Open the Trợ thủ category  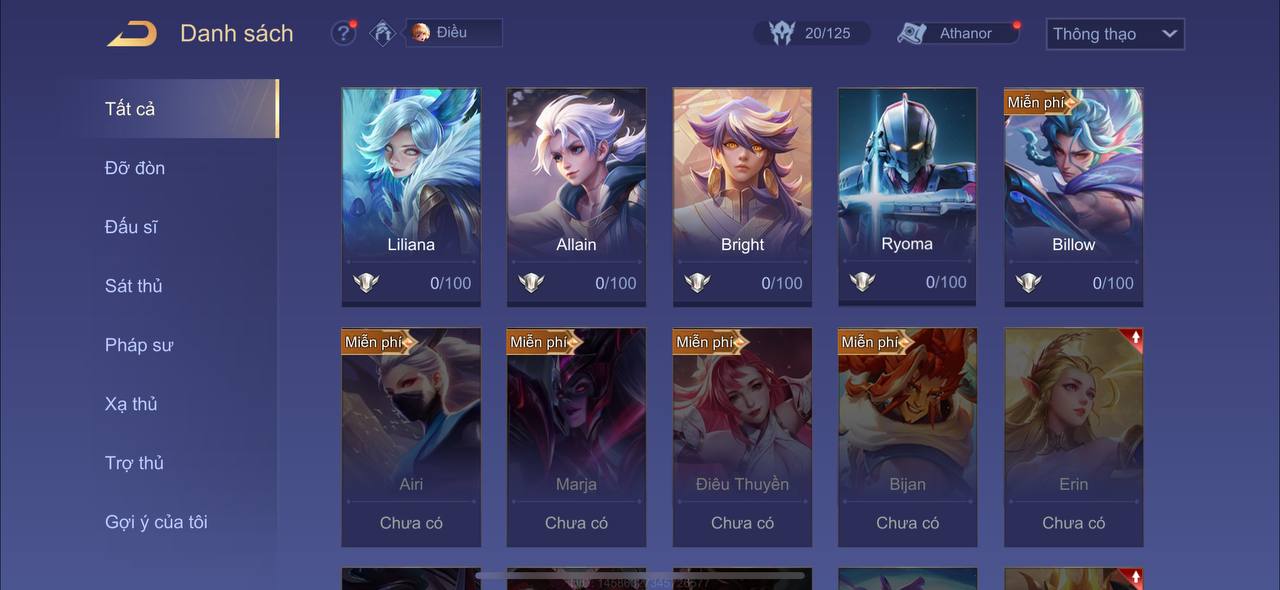134,463
